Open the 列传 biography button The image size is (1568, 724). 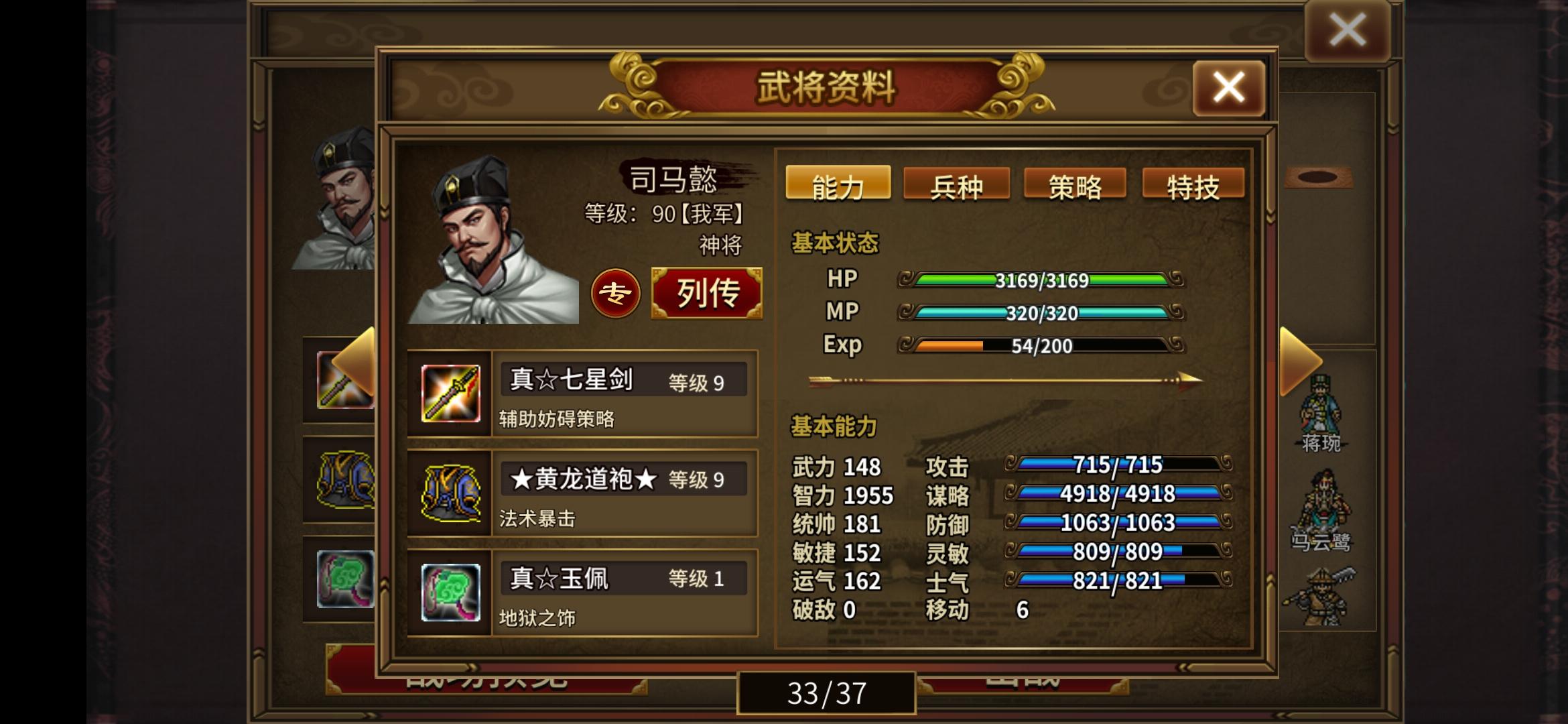(x=706, y=294)
